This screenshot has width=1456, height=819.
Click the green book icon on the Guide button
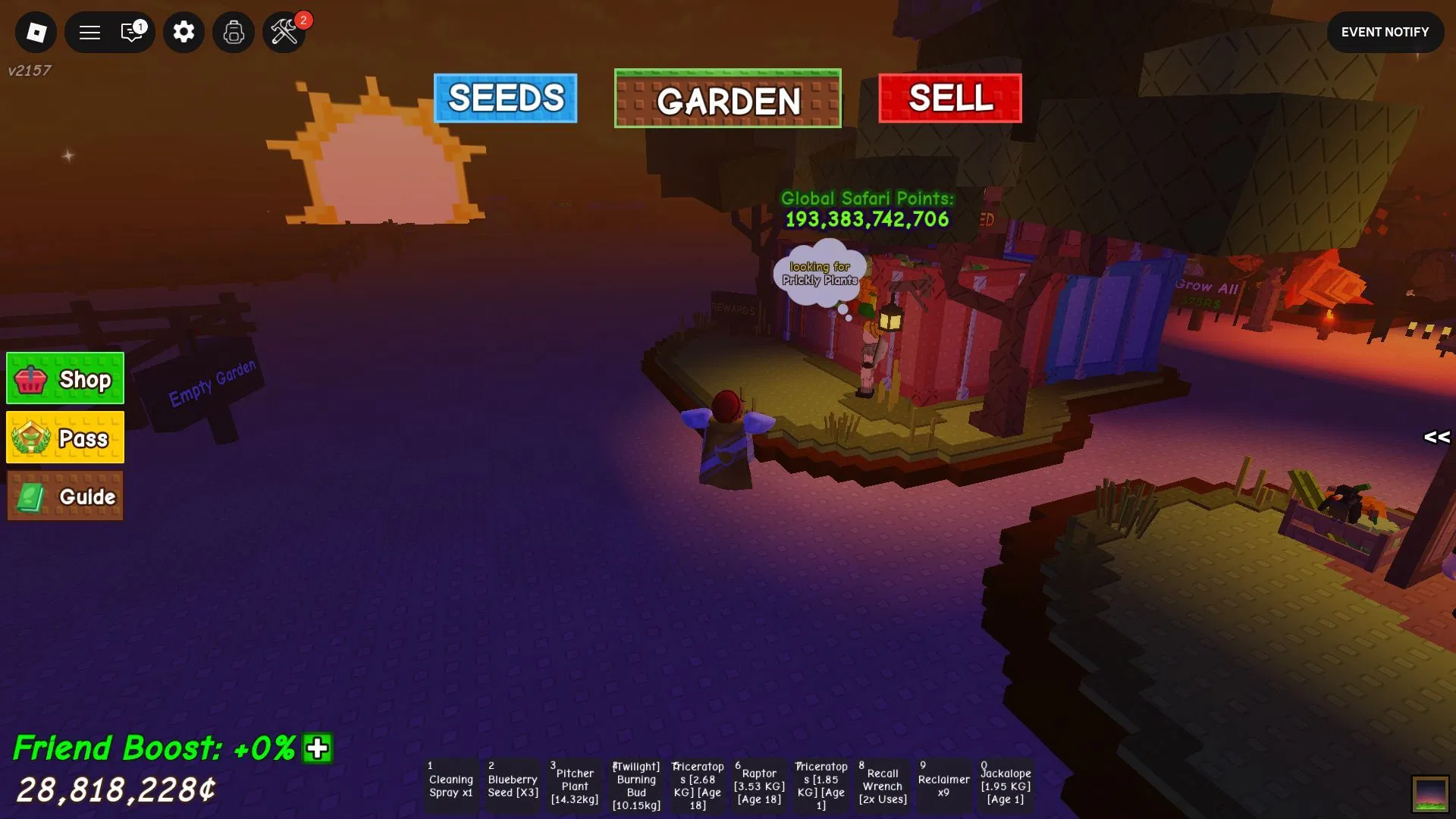tap(32, 496)
